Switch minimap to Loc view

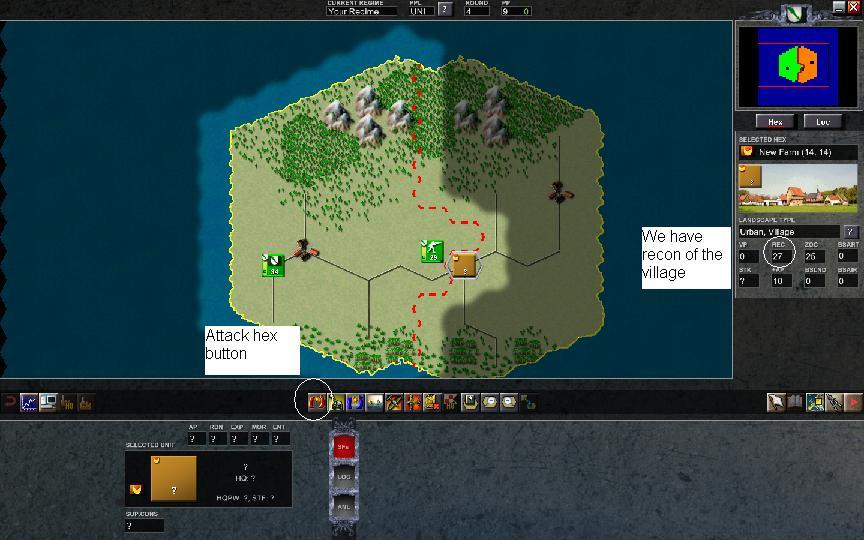tap(822, 121)
